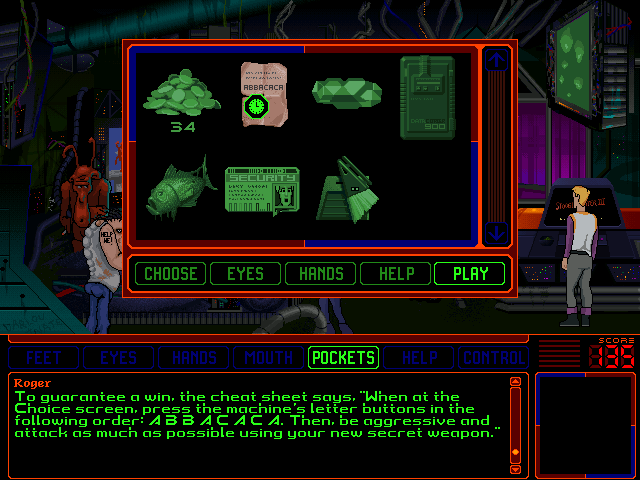The height and width of the screenshot is (480, 640).
Task: Open the CONTROL panel
Action: point(491,357)
